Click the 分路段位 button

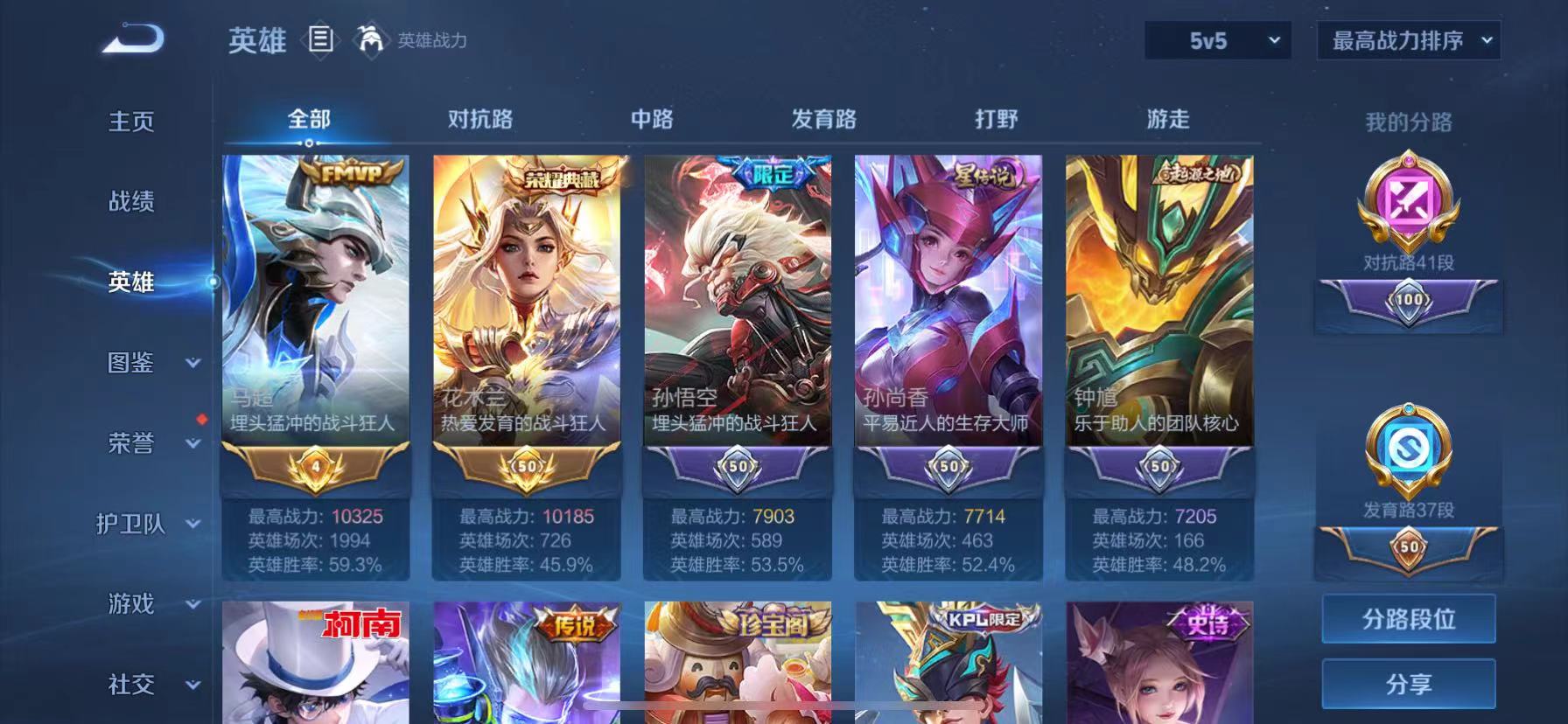click(1409, 619)
